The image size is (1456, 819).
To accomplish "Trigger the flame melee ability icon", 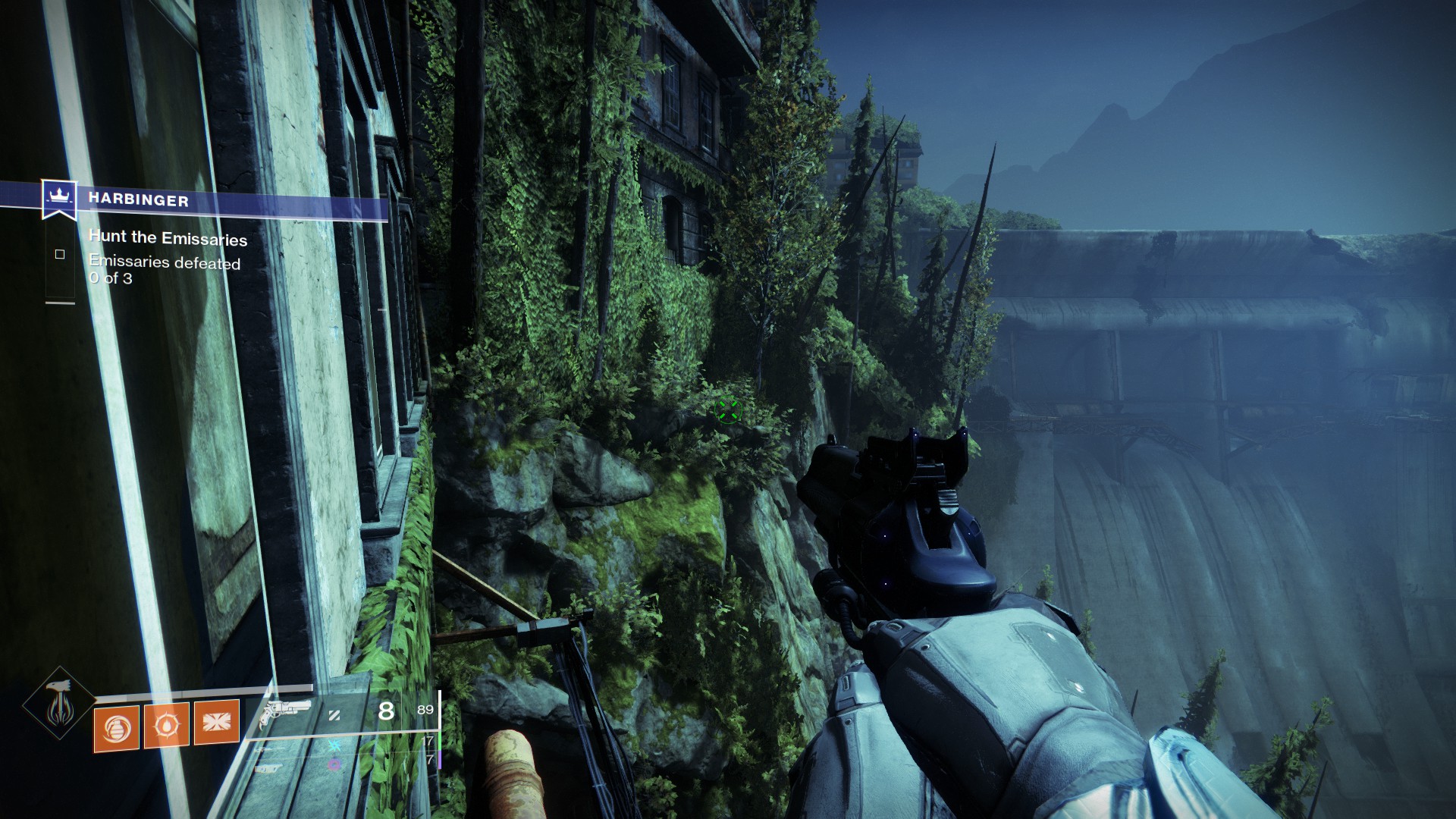I will (167, 724).
